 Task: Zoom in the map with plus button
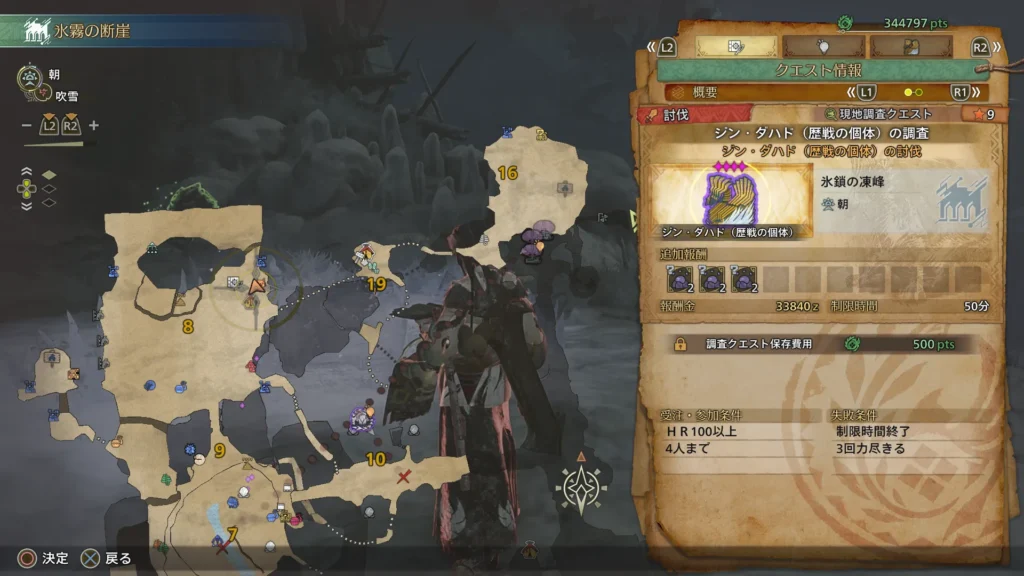point(94,125)
